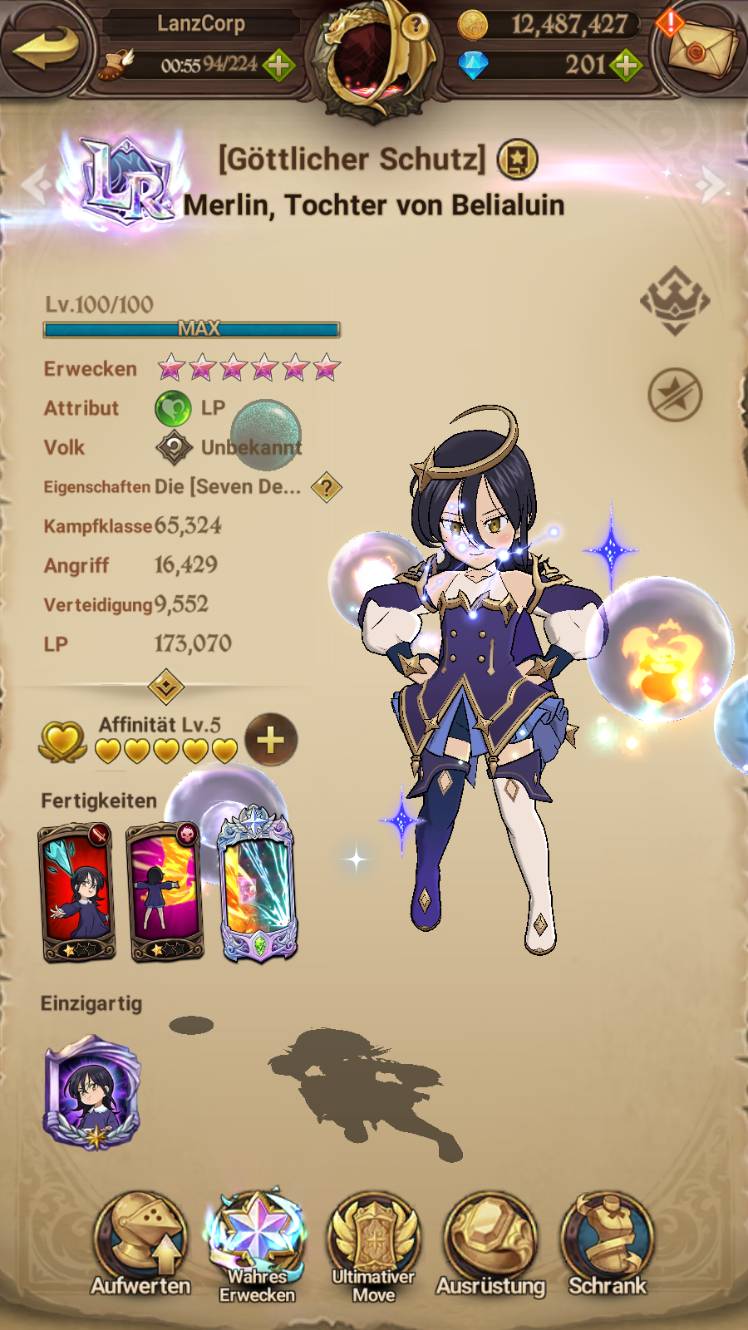Switch to the next hero with right arrow

pyautogui.click(x=713, y=185)
